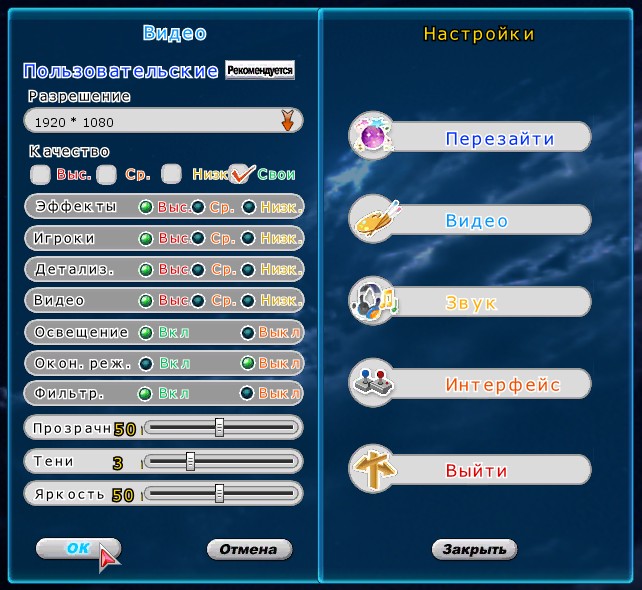This screenshot has width=642, height=590.
Task: Click the Прозрачн transparency slider
Action: pos(220,428)
